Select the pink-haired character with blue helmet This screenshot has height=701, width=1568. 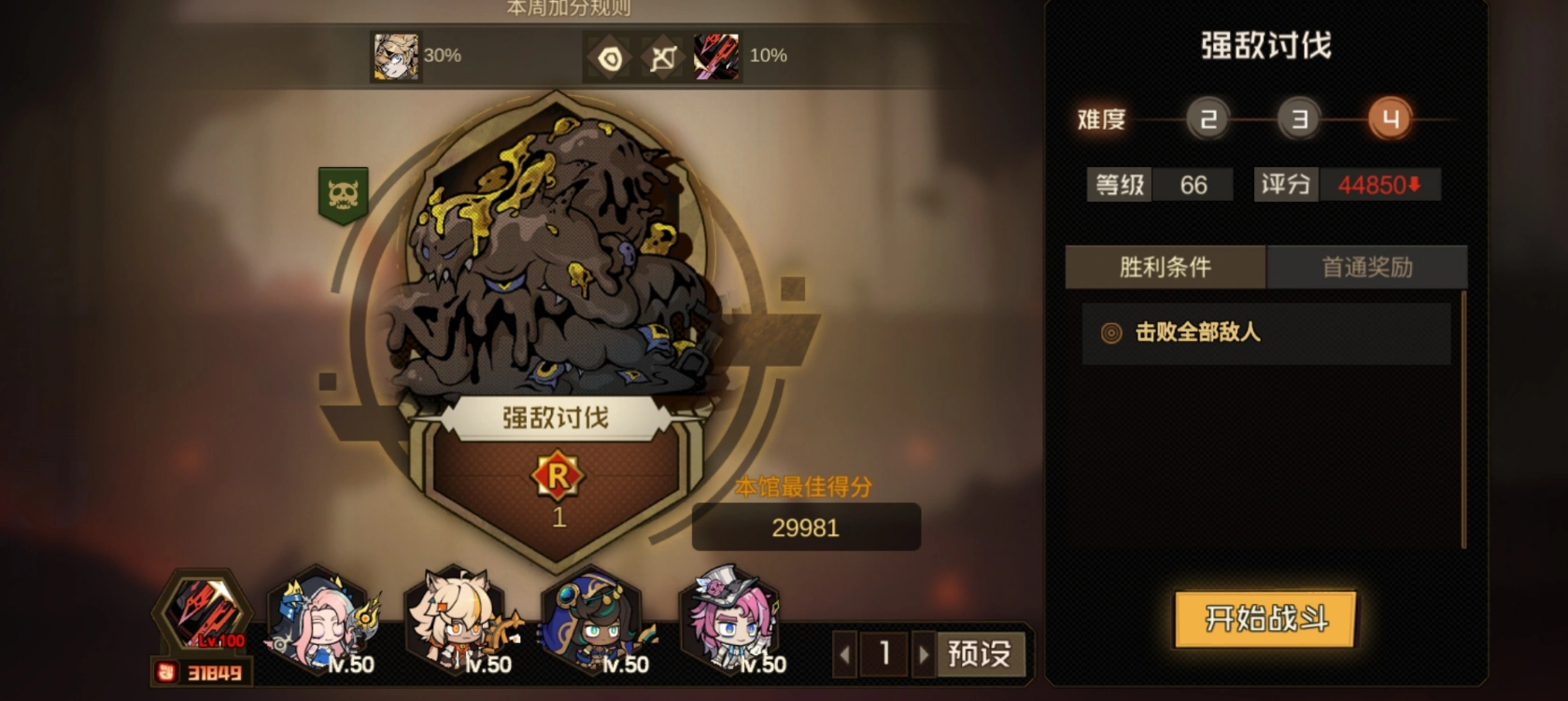coord(322,621)
